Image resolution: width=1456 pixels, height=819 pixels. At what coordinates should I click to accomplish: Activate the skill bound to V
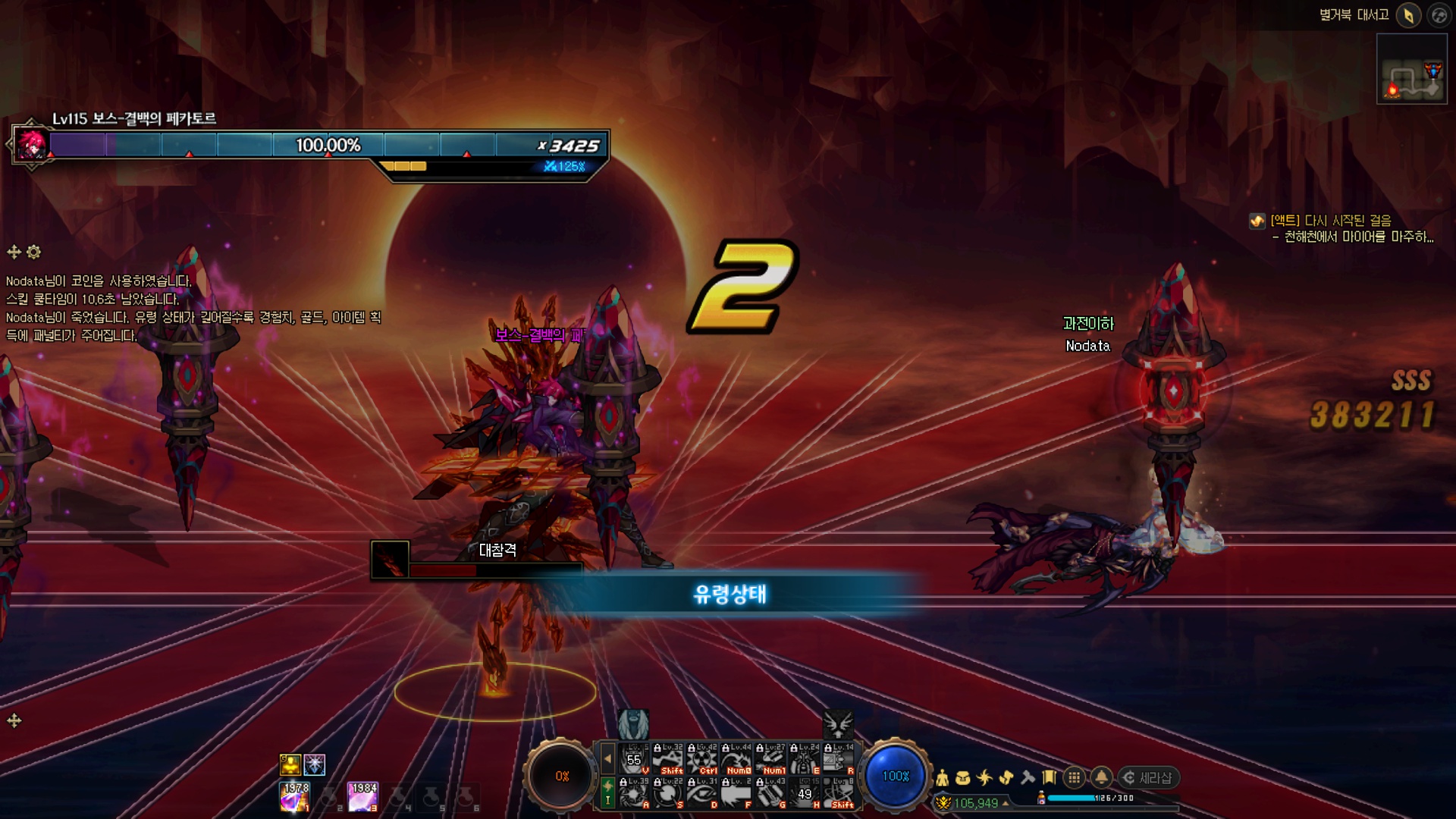click(x=634, y=759)
